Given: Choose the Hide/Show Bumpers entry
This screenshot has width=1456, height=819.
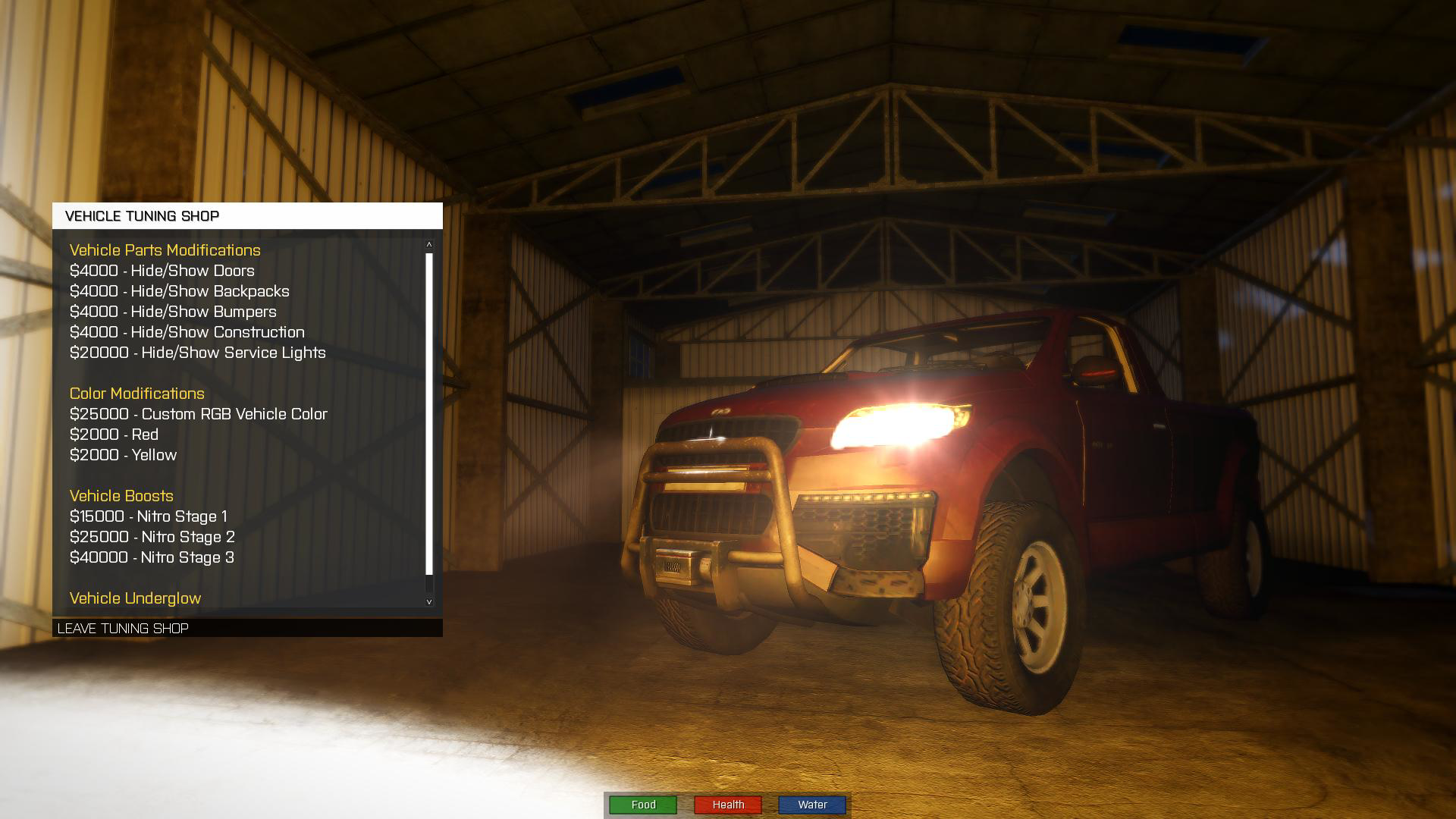Looking at the screenshot, I should [x=173, y=312].
